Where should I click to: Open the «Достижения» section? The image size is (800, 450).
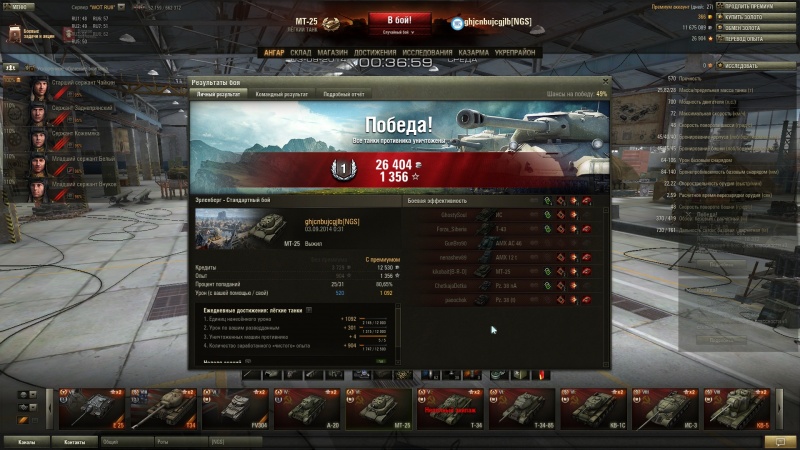point(375,52)
